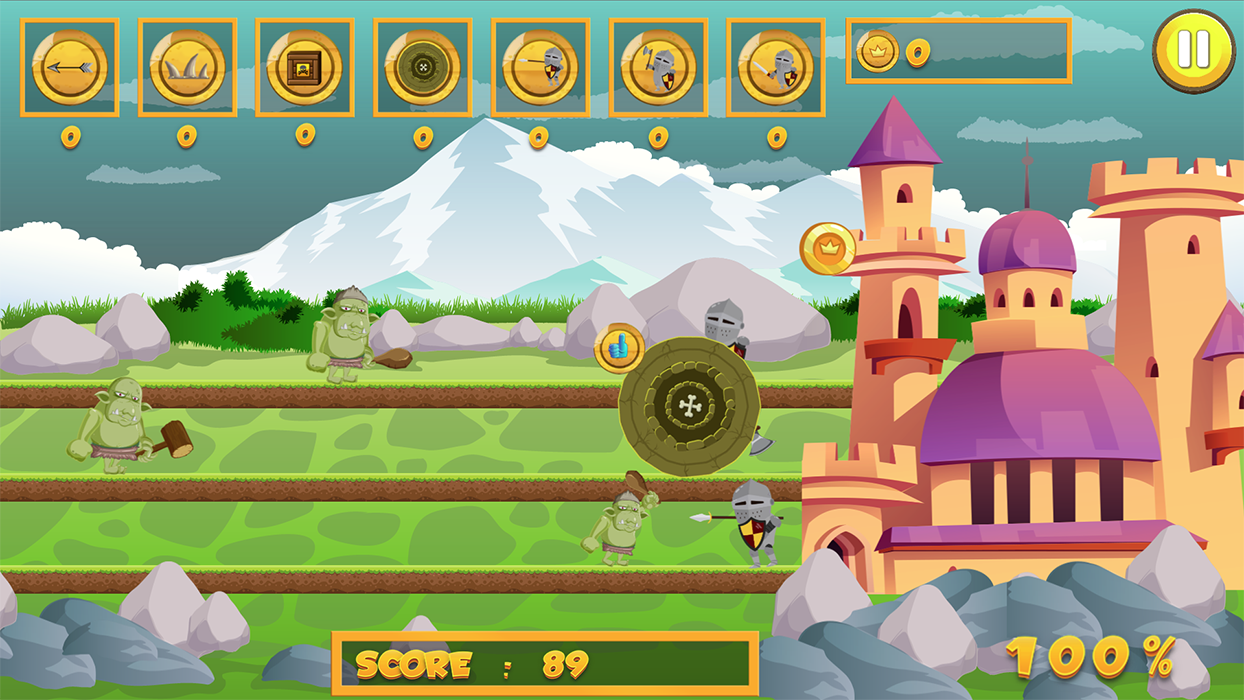Viewport: 1244px width, 700px height.
Task: Pause the game
Action: tap(1193, 50)
